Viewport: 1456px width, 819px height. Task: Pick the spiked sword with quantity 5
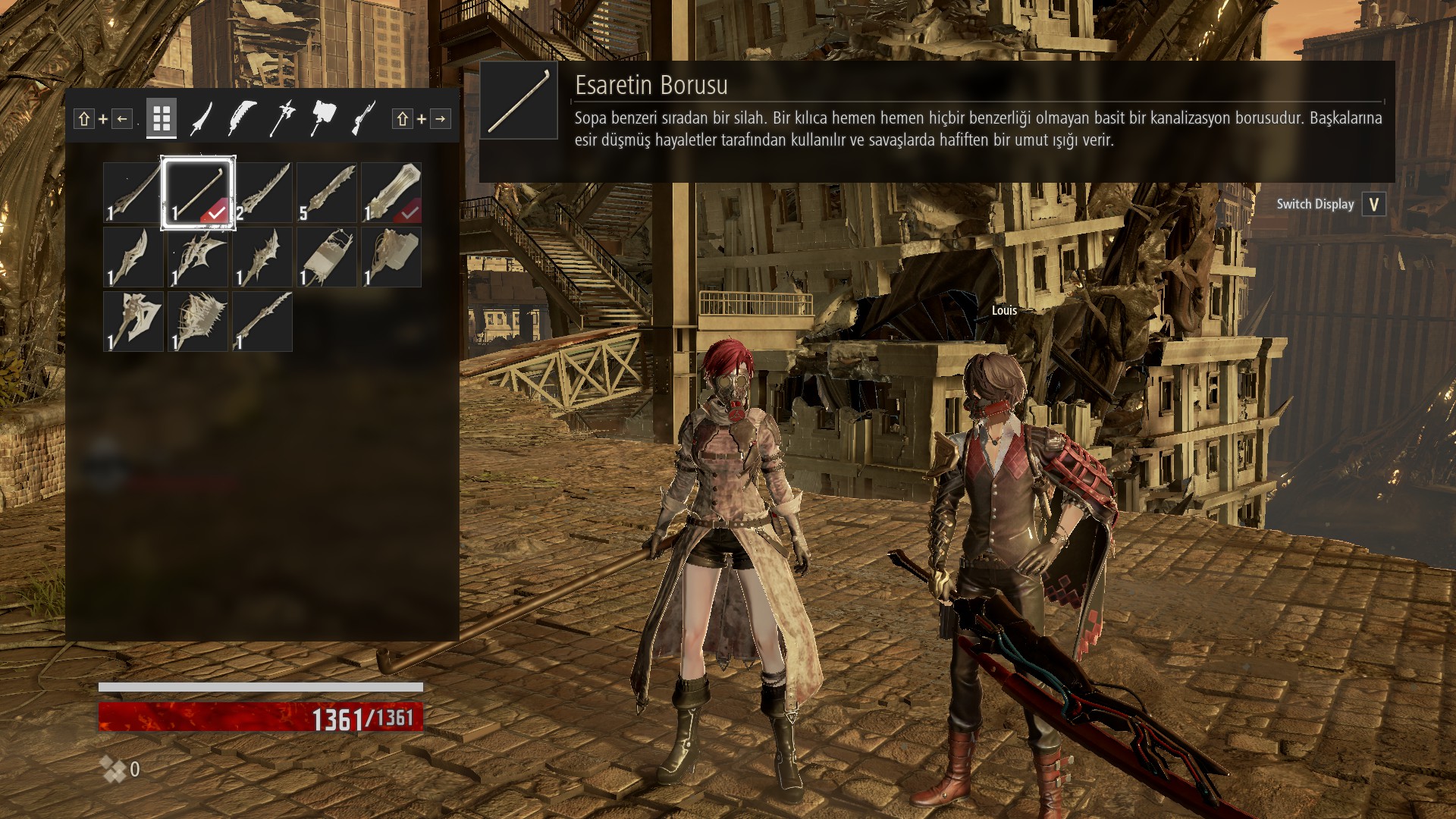click(327, 193)
